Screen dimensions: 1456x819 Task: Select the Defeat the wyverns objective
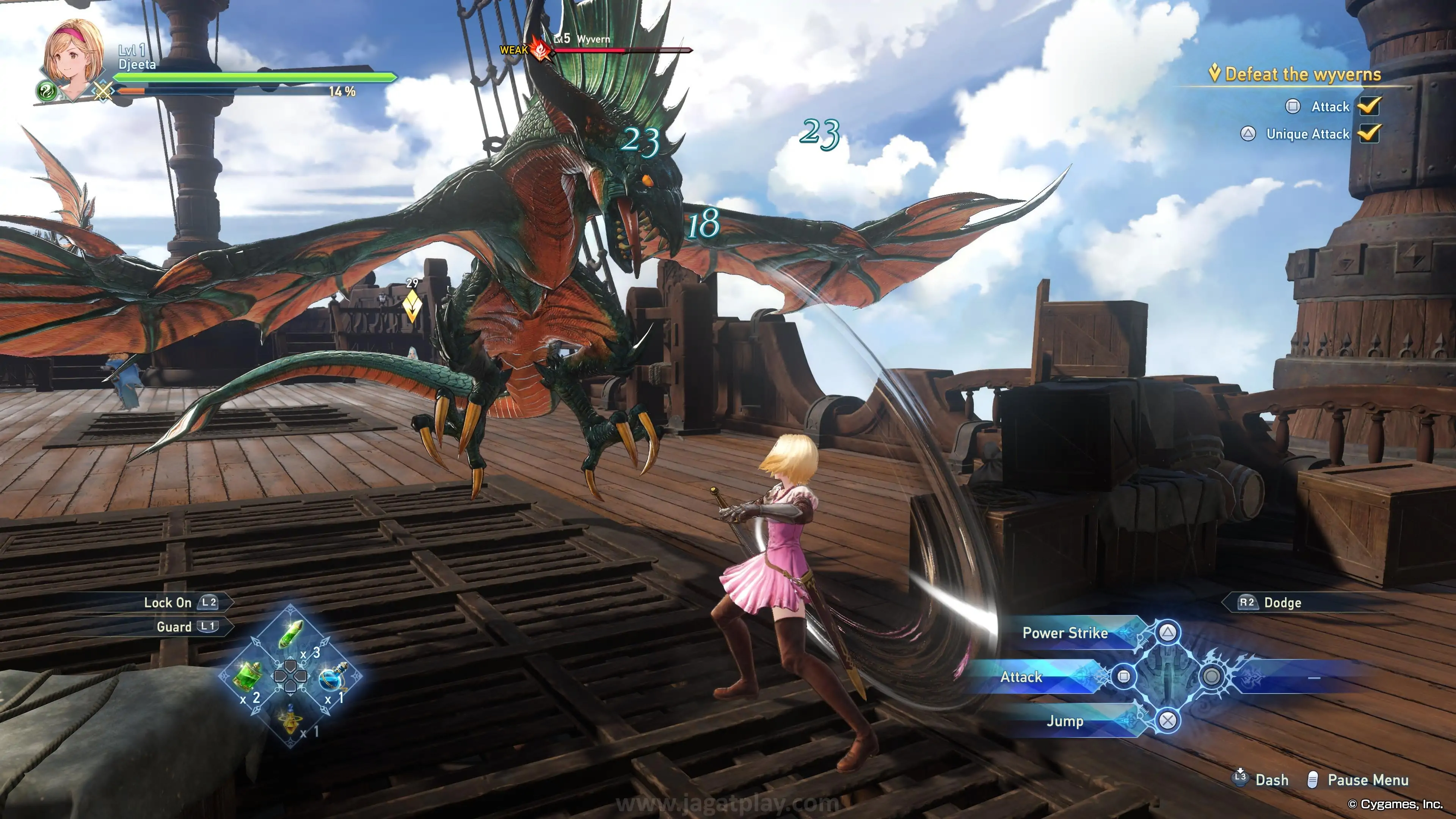click(1302, 75)
